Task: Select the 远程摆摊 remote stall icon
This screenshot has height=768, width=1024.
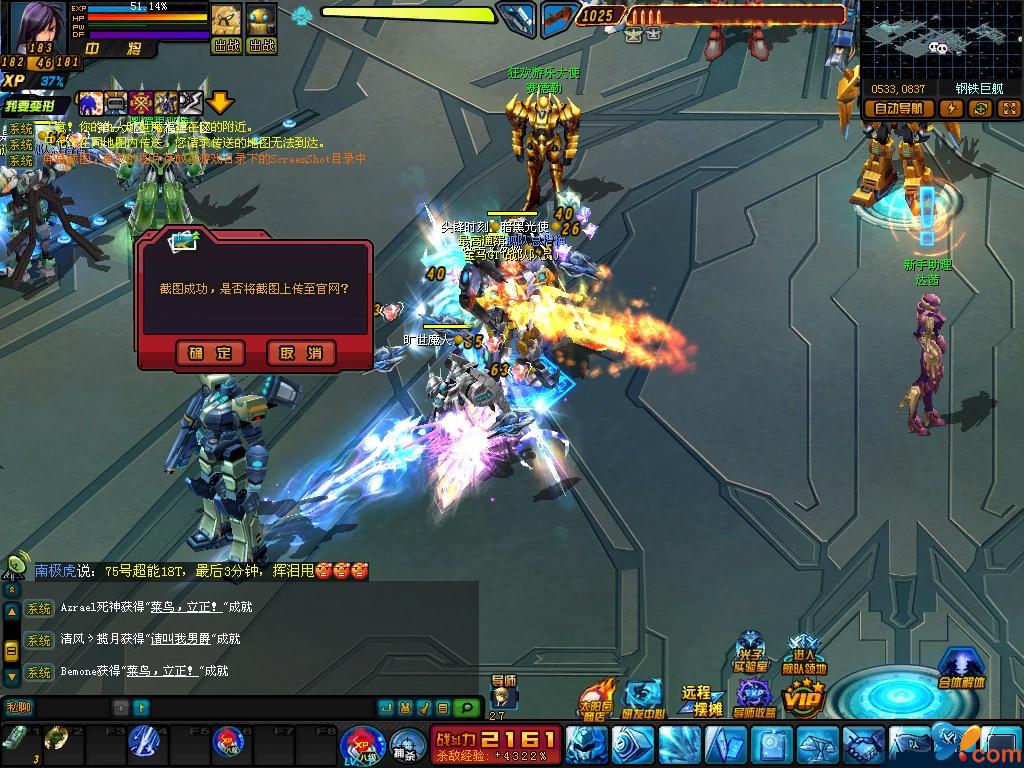Action: point(701,700)
